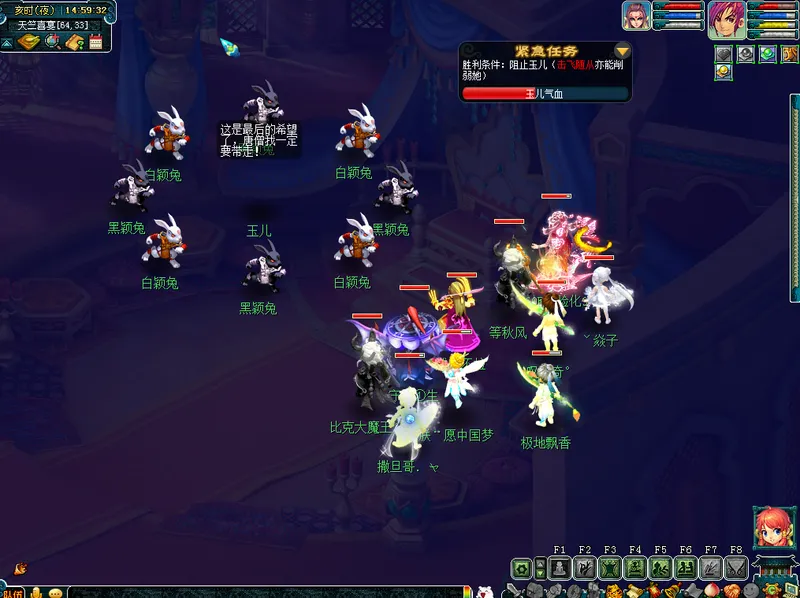Click the golden compass plate icon
The image size is (800, 598).
tap(29, 42)
